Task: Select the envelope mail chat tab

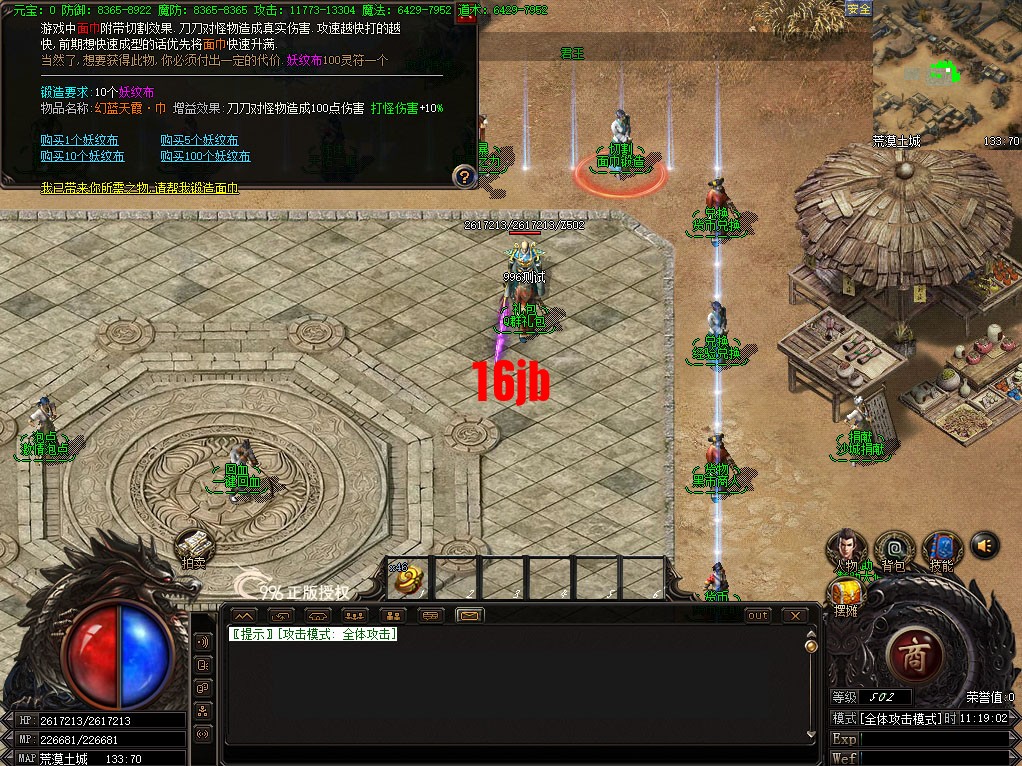Action: (x=469, y=615)
